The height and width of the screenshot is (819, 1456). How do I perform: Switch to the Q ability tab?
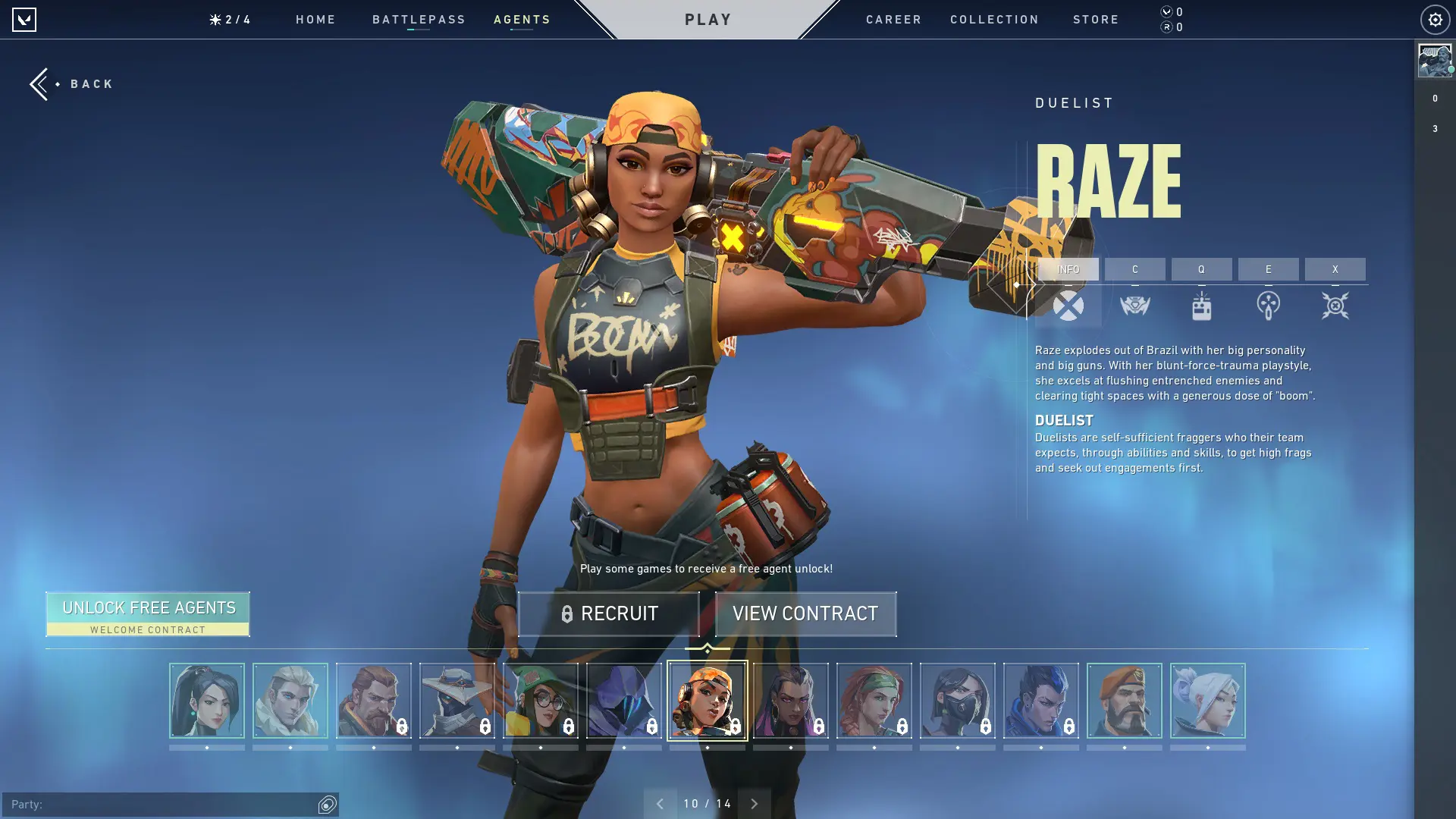(1202, 269)
